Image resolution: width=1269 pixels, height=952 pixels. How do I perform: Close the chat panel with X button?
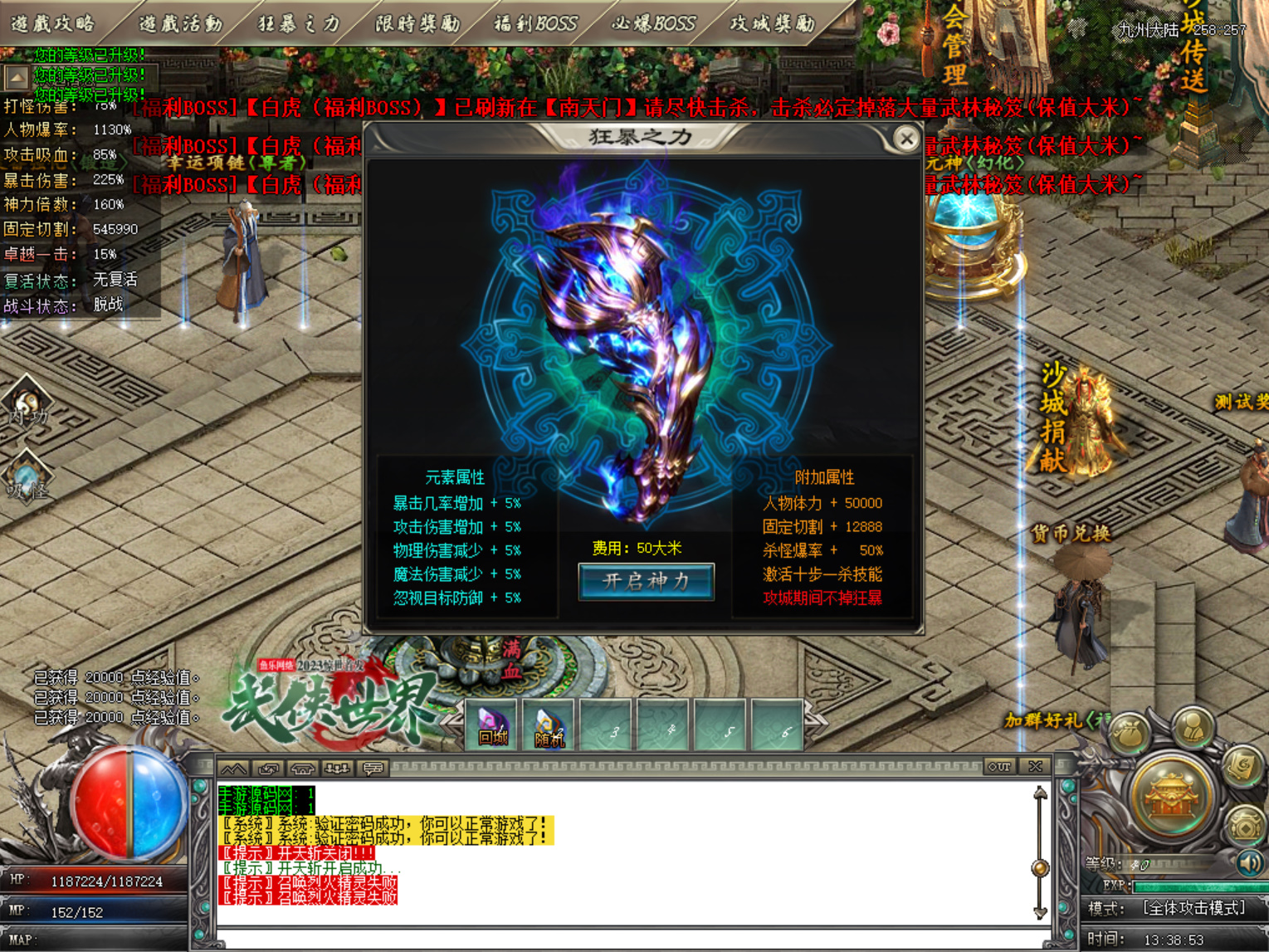1035,767
